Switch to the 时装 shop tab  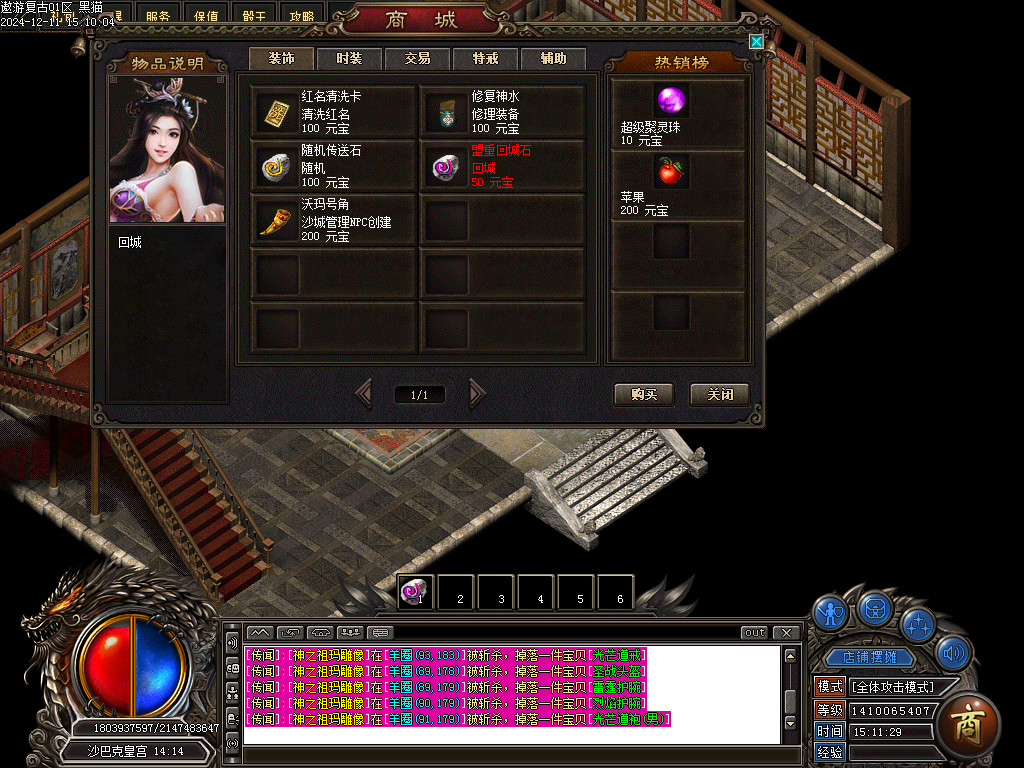(x=349, y=59)
